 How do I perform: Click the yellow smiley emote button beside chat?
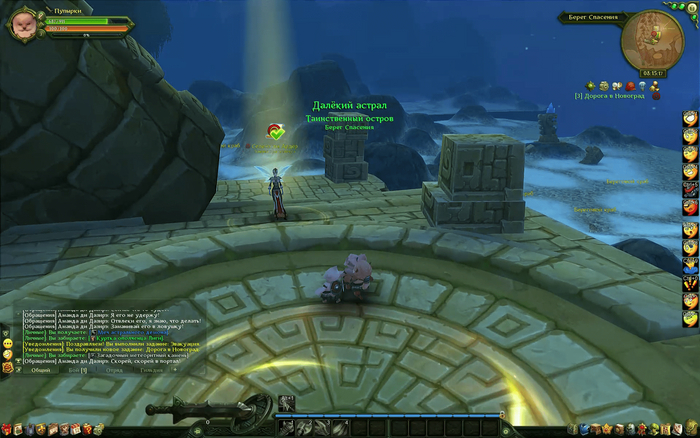(7, 342)
